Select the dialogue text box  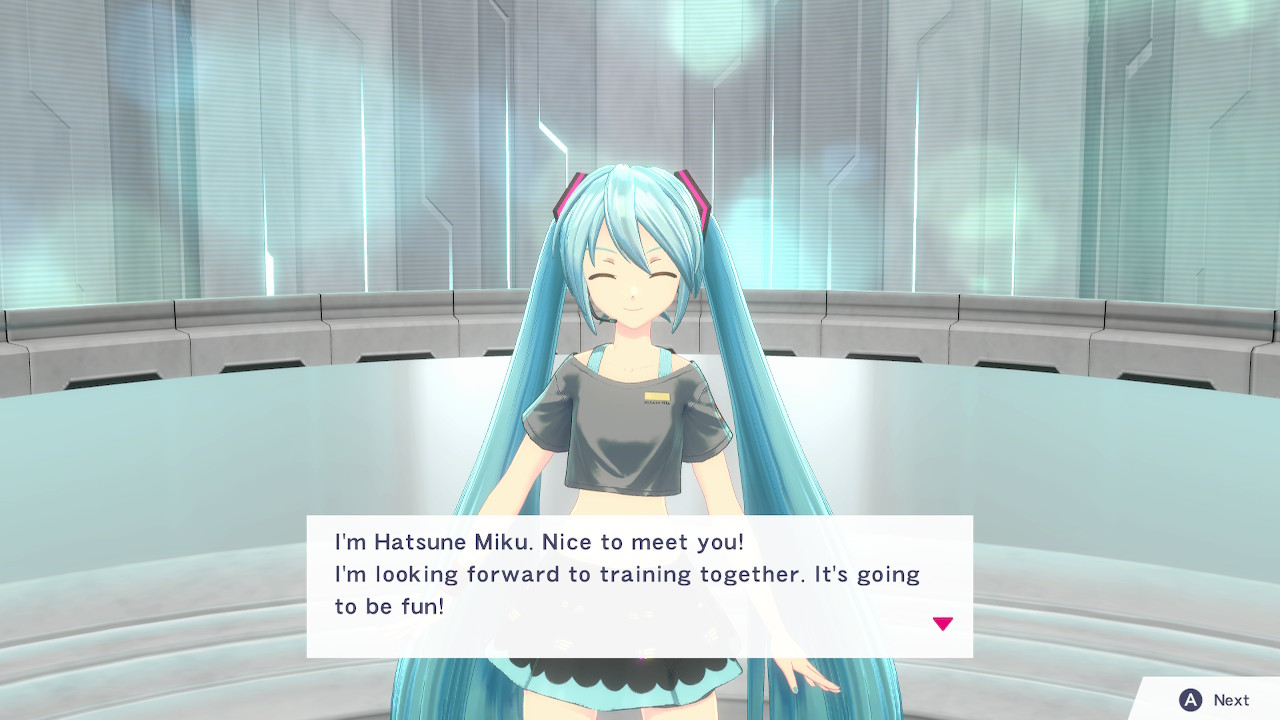[x=635, y=585]
